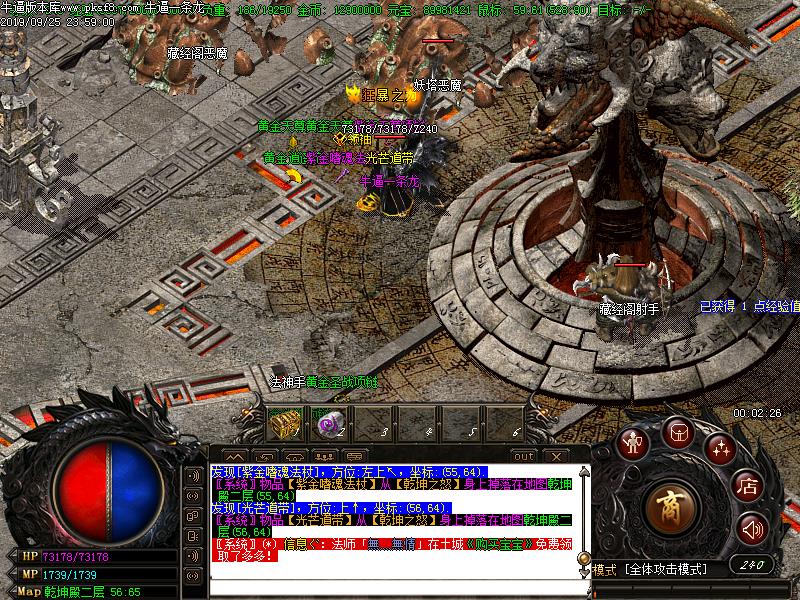
Task: Open the Map label button
Action: [x=29, y=591]
